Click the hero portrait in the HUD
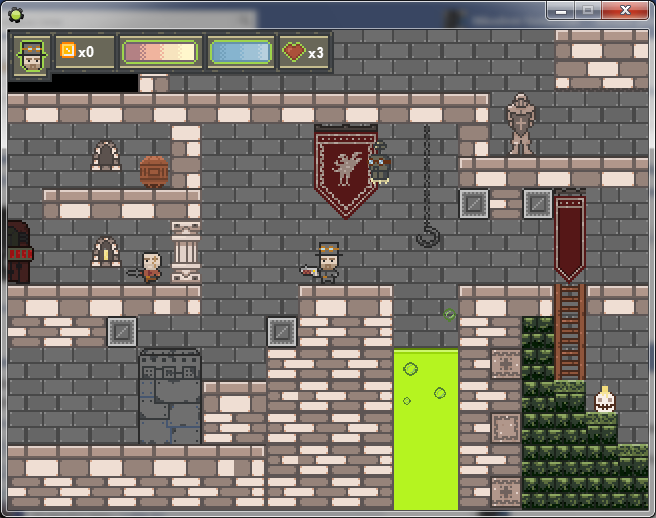656x518 pixels. [x=32, y=54]
